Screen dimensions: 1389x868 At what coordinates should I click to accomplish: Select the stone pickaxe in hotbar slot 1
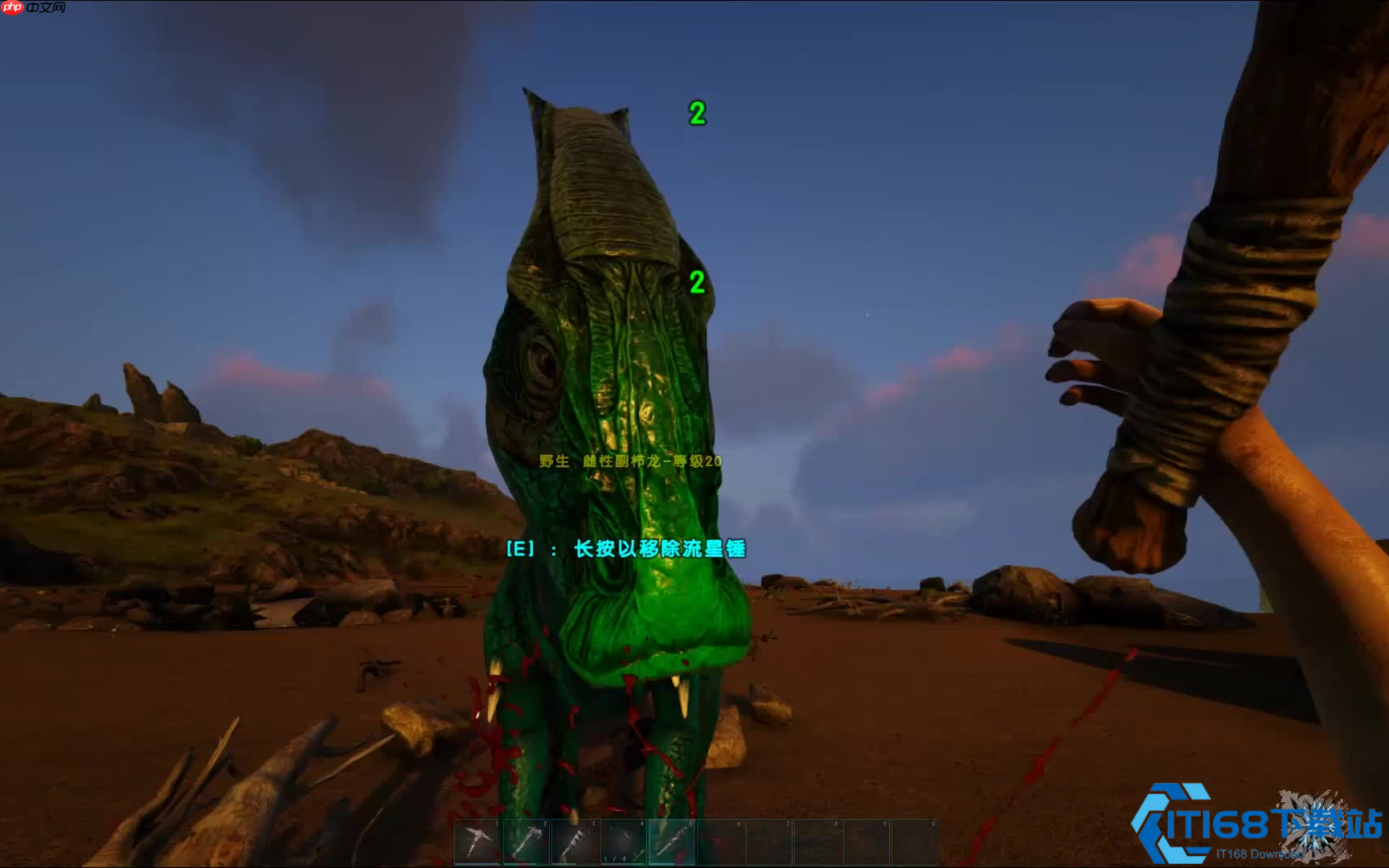tap(478, 842)
